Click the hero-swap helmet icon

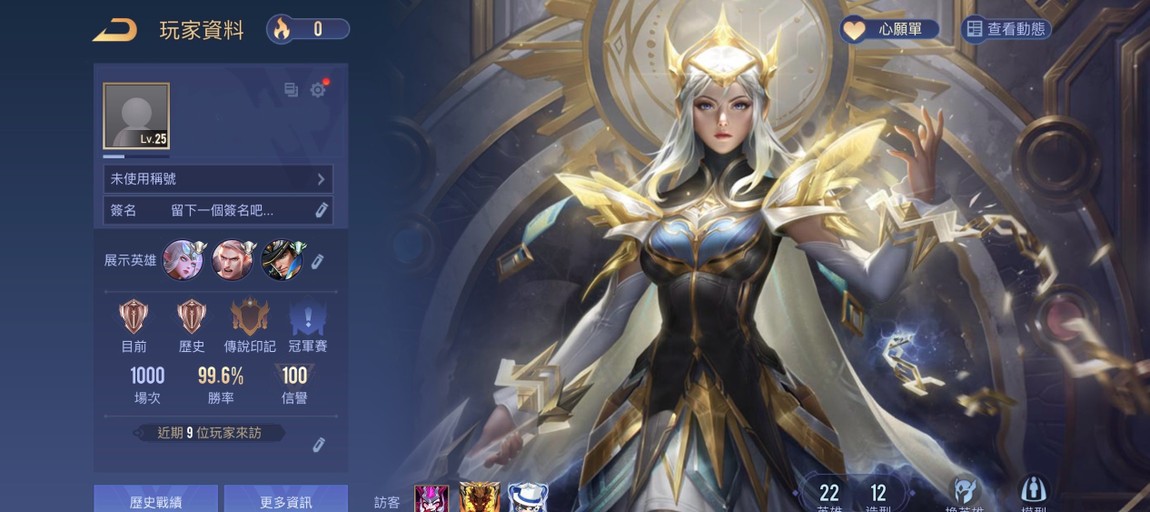tap(962, 490)
